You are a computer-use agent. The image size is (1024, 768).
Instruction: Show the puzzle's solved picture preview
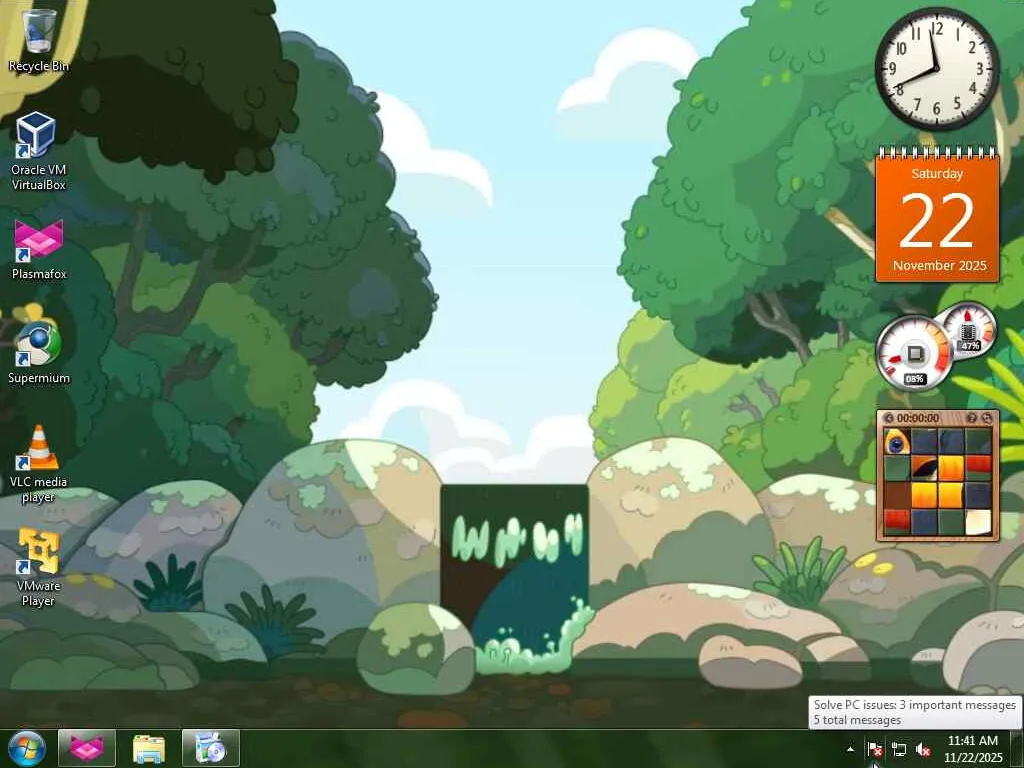pos(971,418)
